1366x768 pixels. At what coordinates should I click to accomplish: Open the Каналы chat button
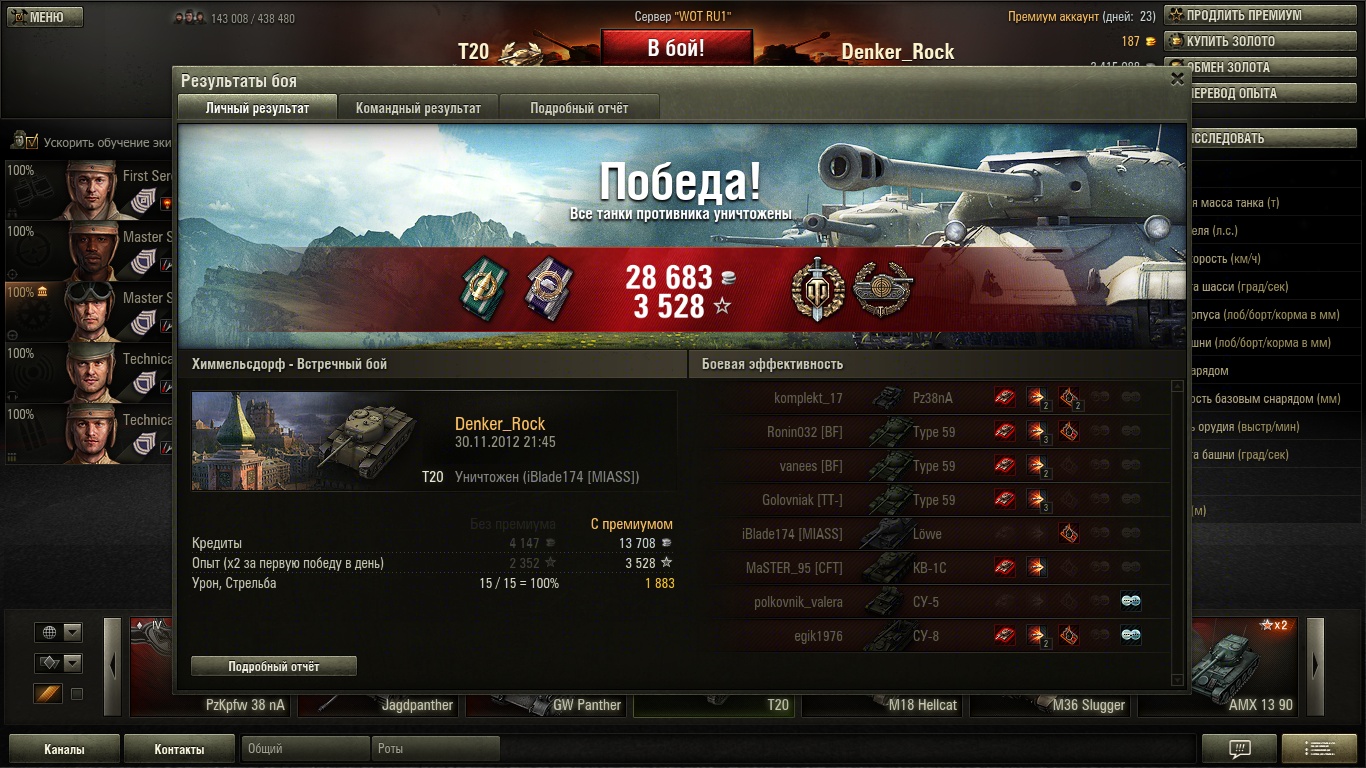(x=64, y=749)
